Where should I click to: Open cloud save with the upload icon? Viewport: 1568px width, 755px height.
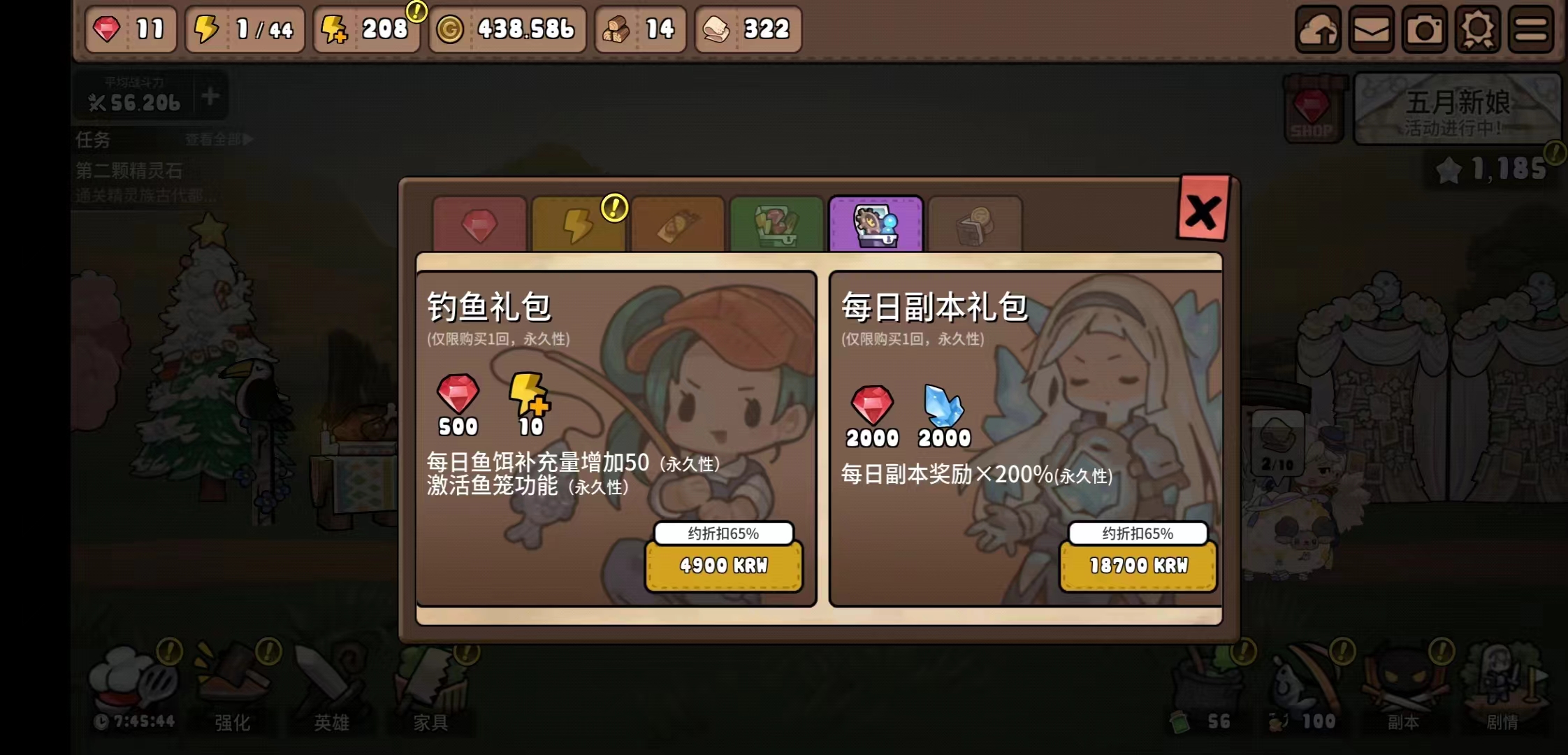pyautogui.click(x=1319, y=29)
